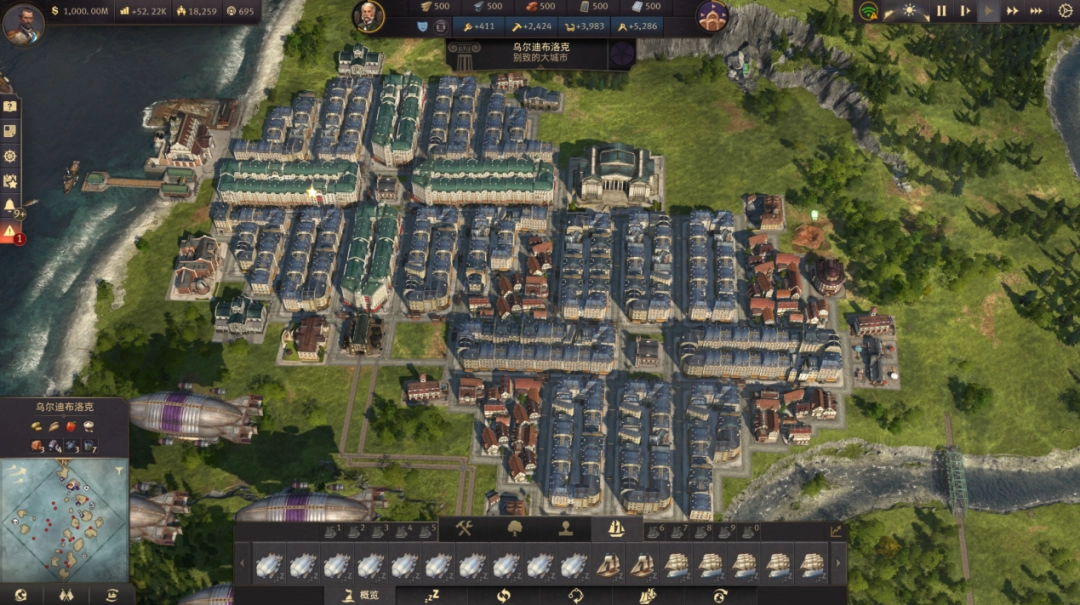This screenshot has width=1080, height=605.
Task: Click the player portrait in top-left corner
Action: 22,24
